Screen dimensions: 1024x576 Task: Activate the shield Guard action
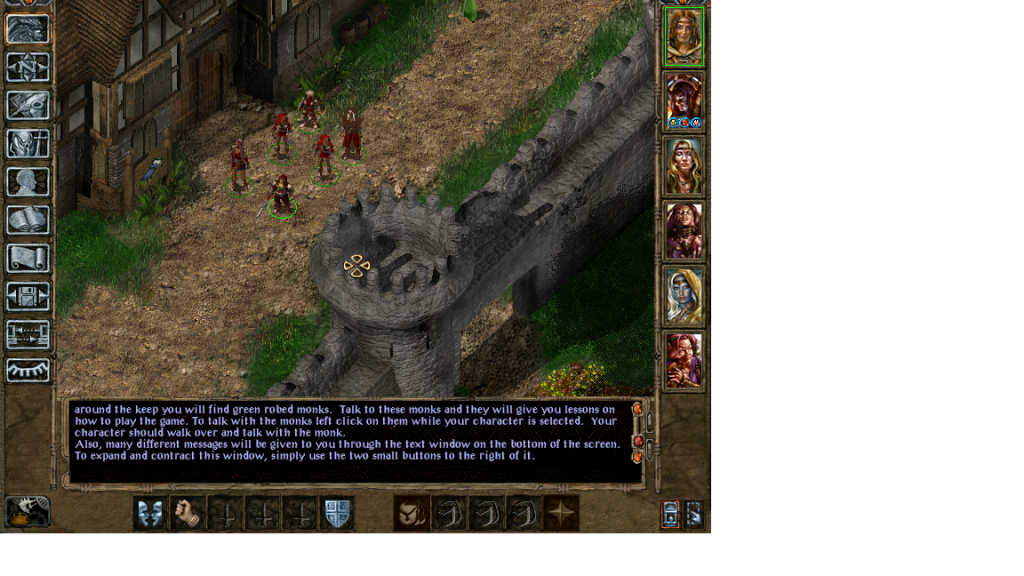(336, 513)
